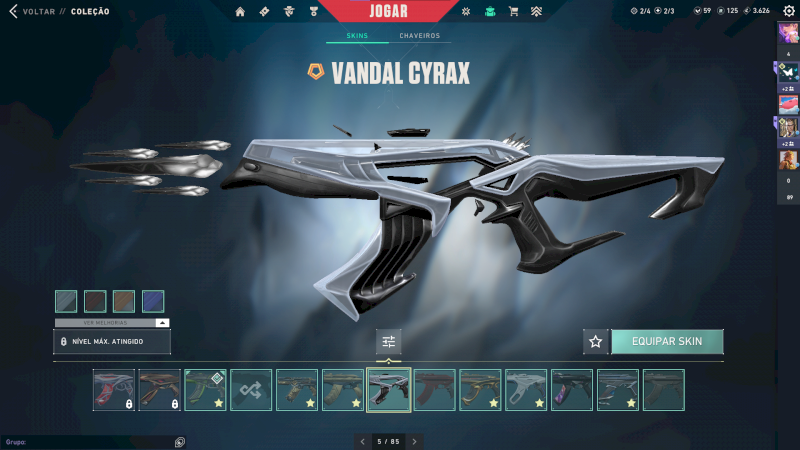
Task: Select the purple-magazine Vandal skin thumbnail
Action: click(x=572, y=390)
